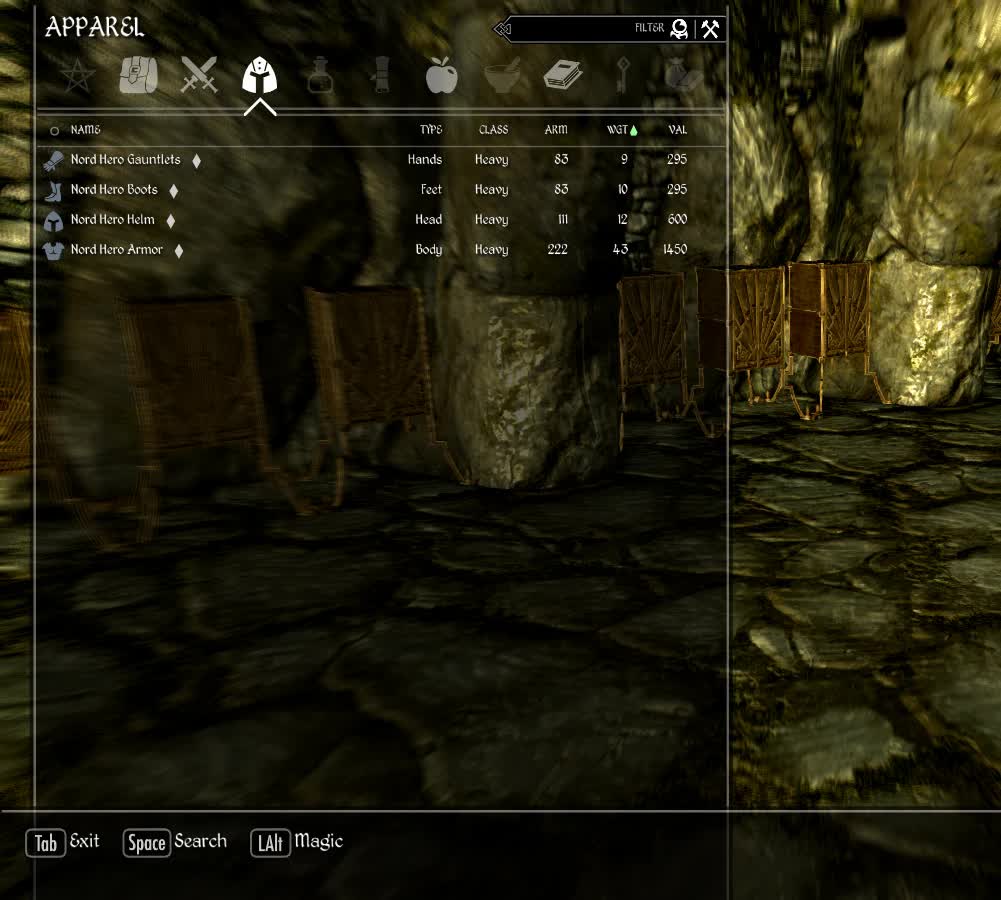Open the books category
Viewport: 1001px width, 900px height.
[x=563, y=76]
